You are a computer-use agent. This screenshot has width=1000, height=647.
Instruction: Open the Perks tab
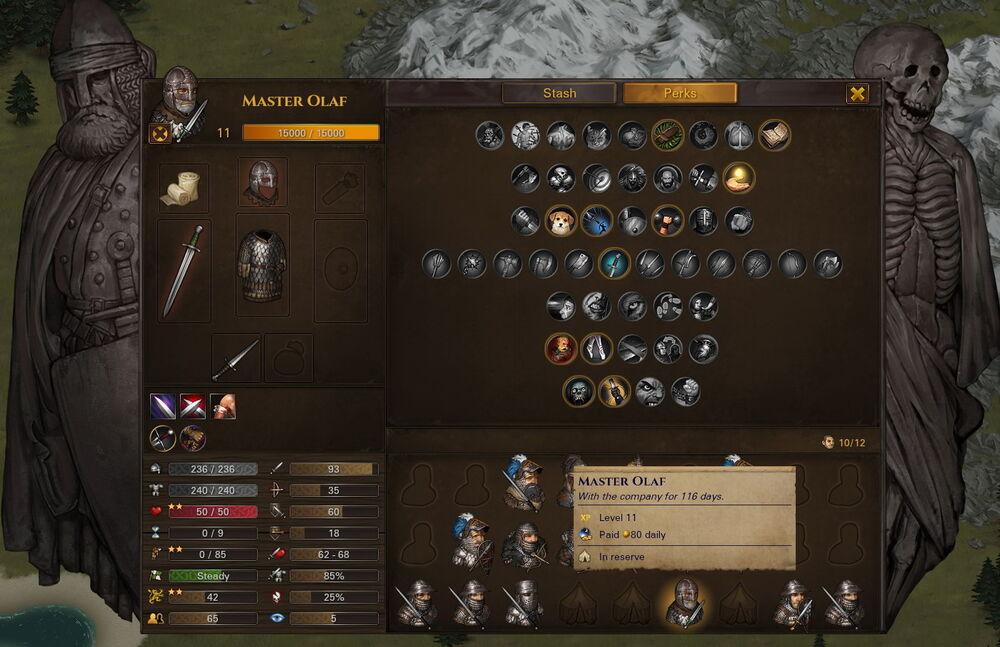680,93
